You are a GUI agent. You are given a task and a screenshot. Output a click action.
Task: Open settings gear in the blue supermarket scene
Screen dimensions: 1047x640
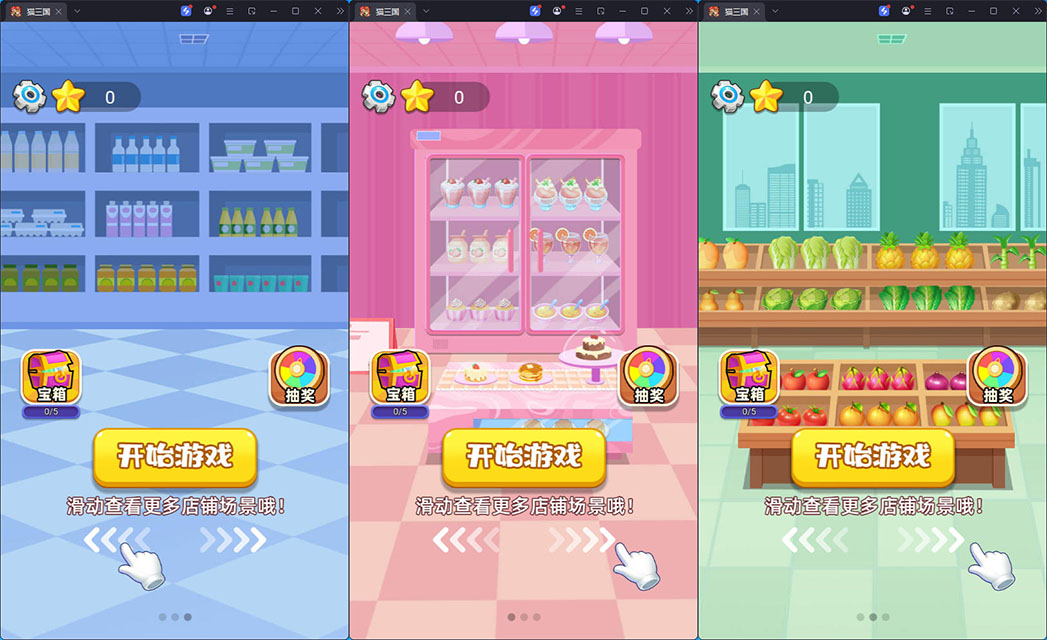[x=29, y=96]
